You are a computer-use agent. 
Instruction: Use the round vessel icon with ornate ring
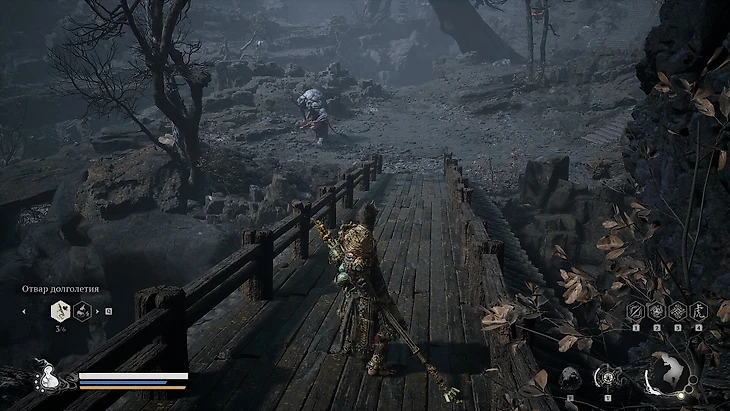[607, 377]
